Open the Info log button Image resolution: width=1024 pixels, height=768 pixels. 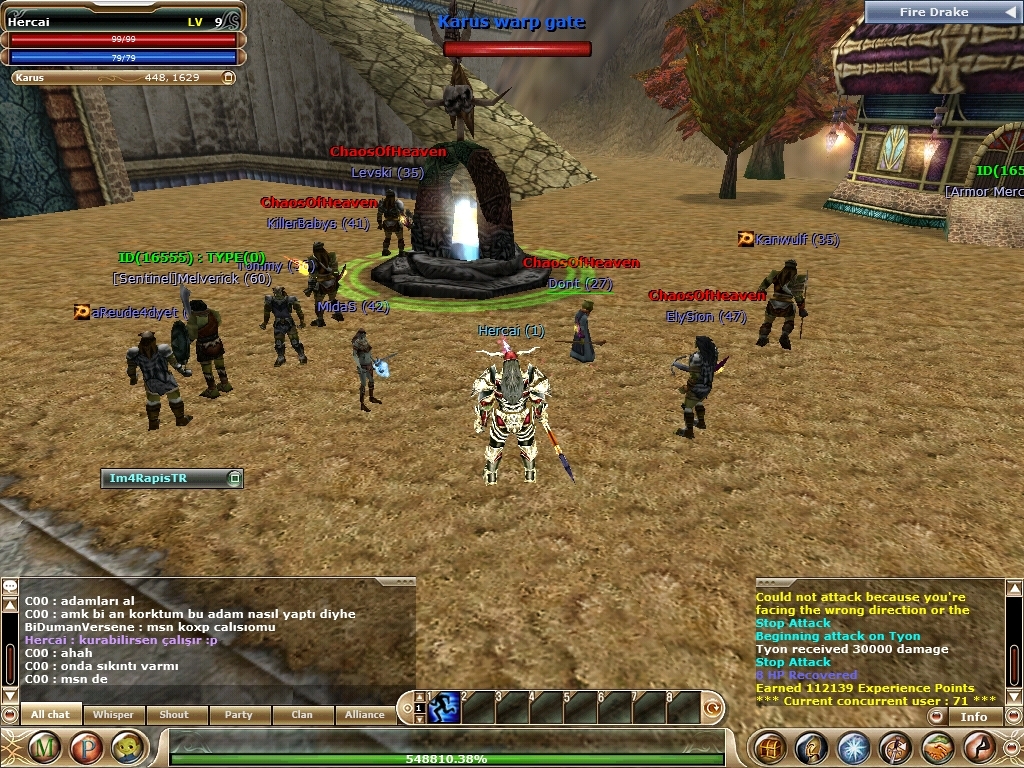973,716
